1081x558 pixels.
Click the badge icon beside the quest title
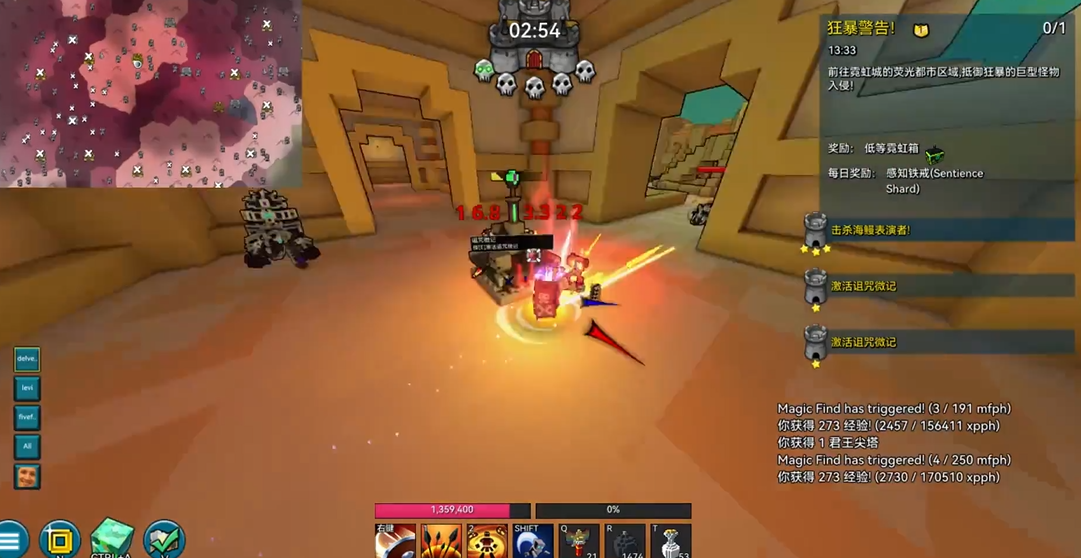pos(921,30)
